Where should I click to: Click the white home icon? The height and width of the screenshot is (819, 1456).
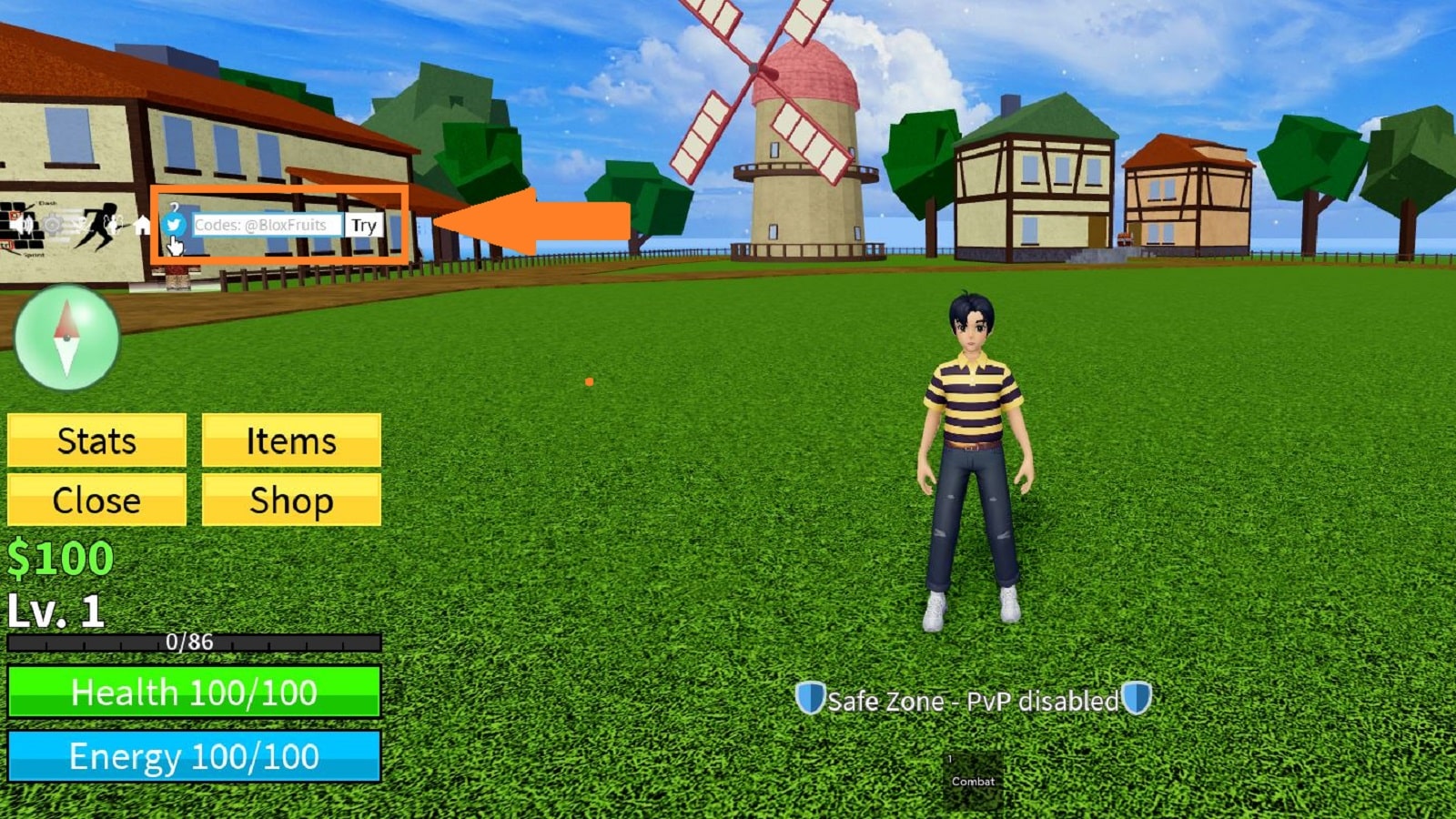[x=143, y=225]
